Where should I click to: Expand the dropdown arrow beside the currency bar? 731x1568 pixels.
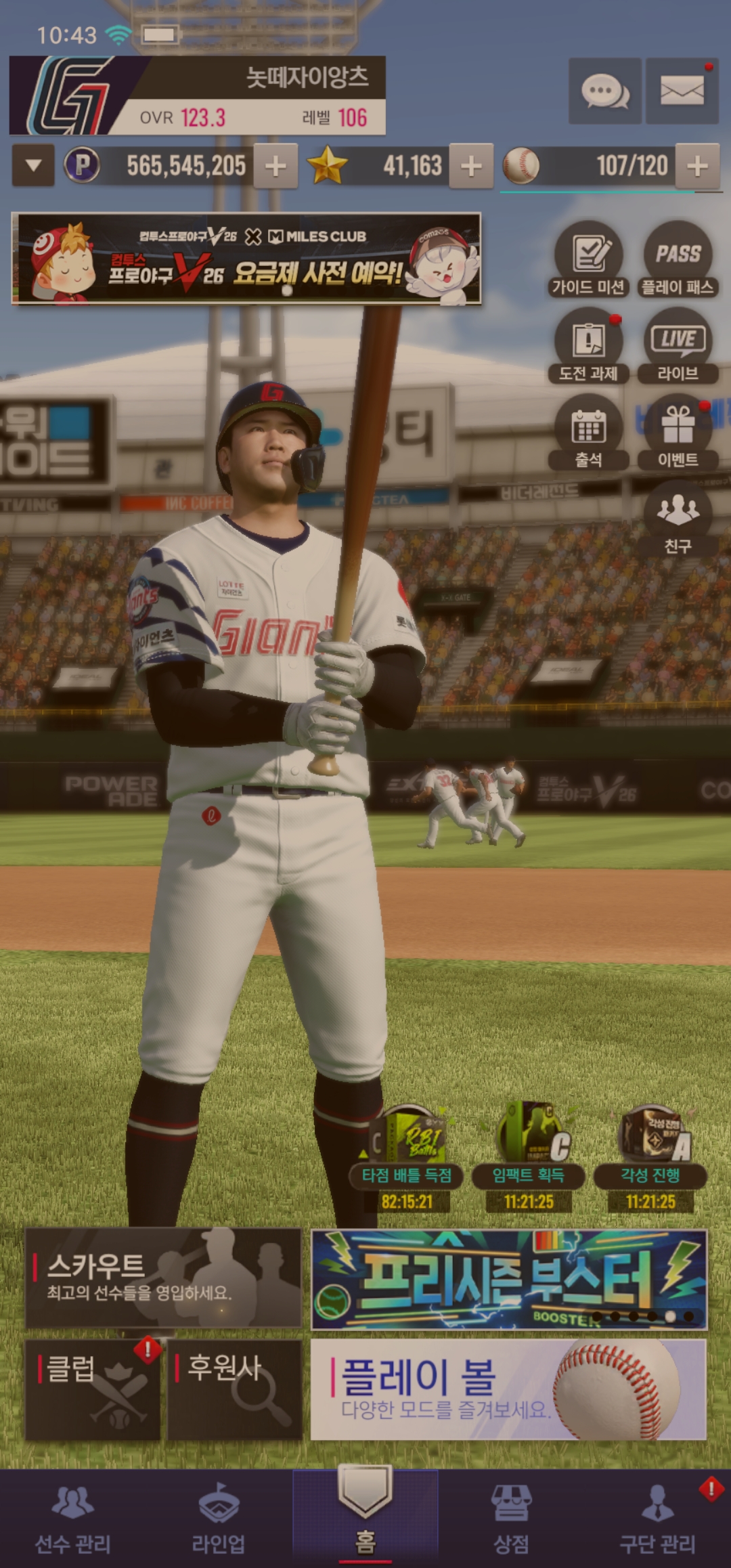coord(33,165)
